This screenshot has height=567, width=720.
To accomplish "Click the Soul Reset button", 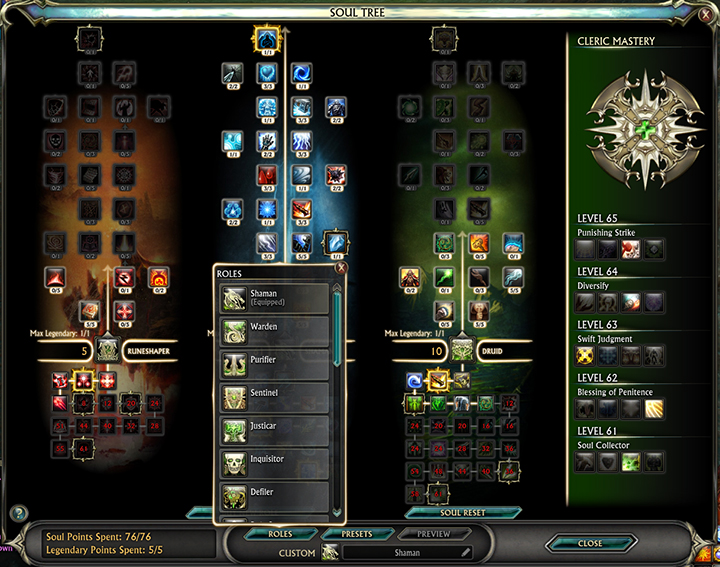I will point(462,513).
